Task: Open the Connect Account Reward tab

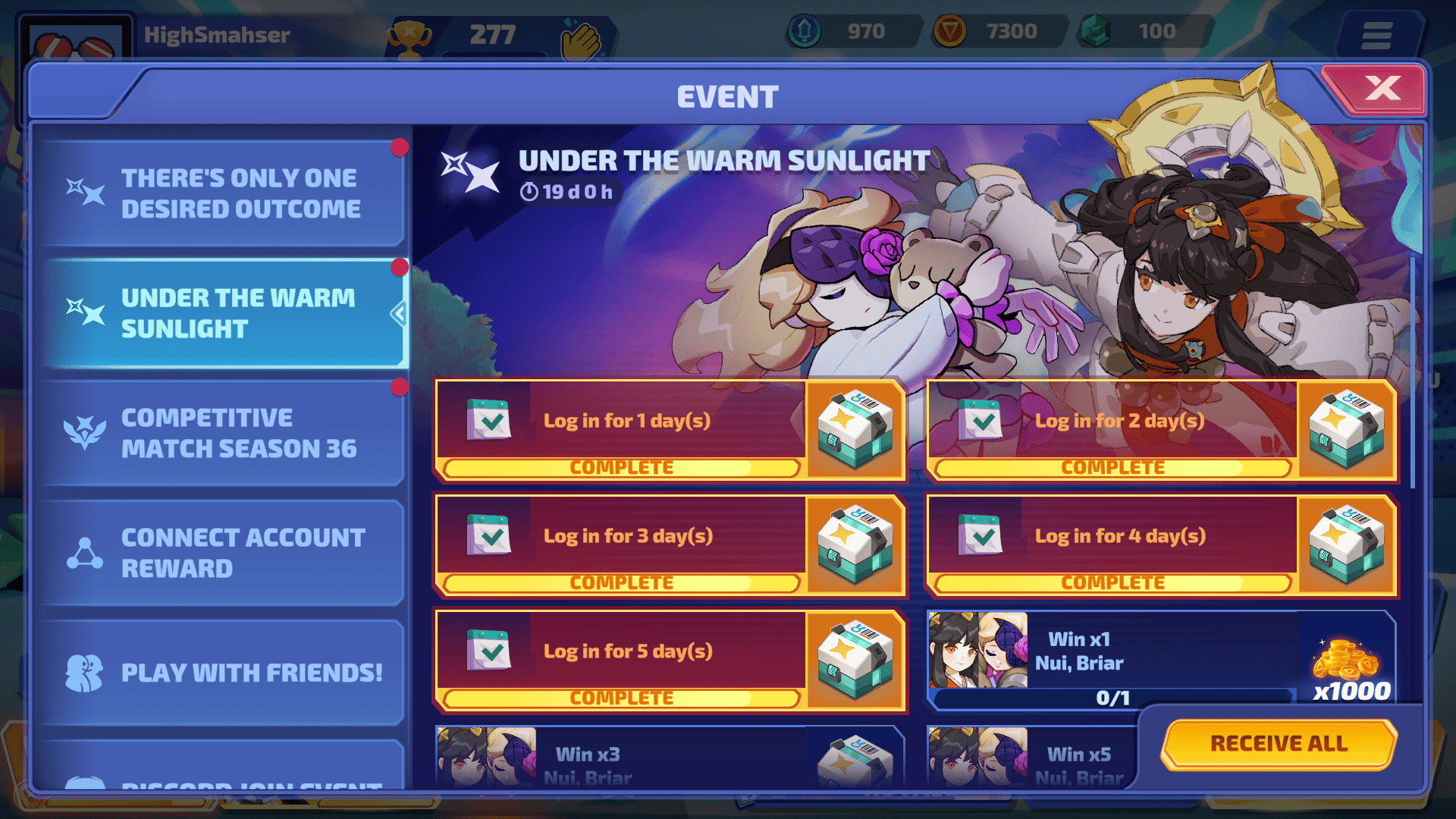Action: (x=223, y=553)
